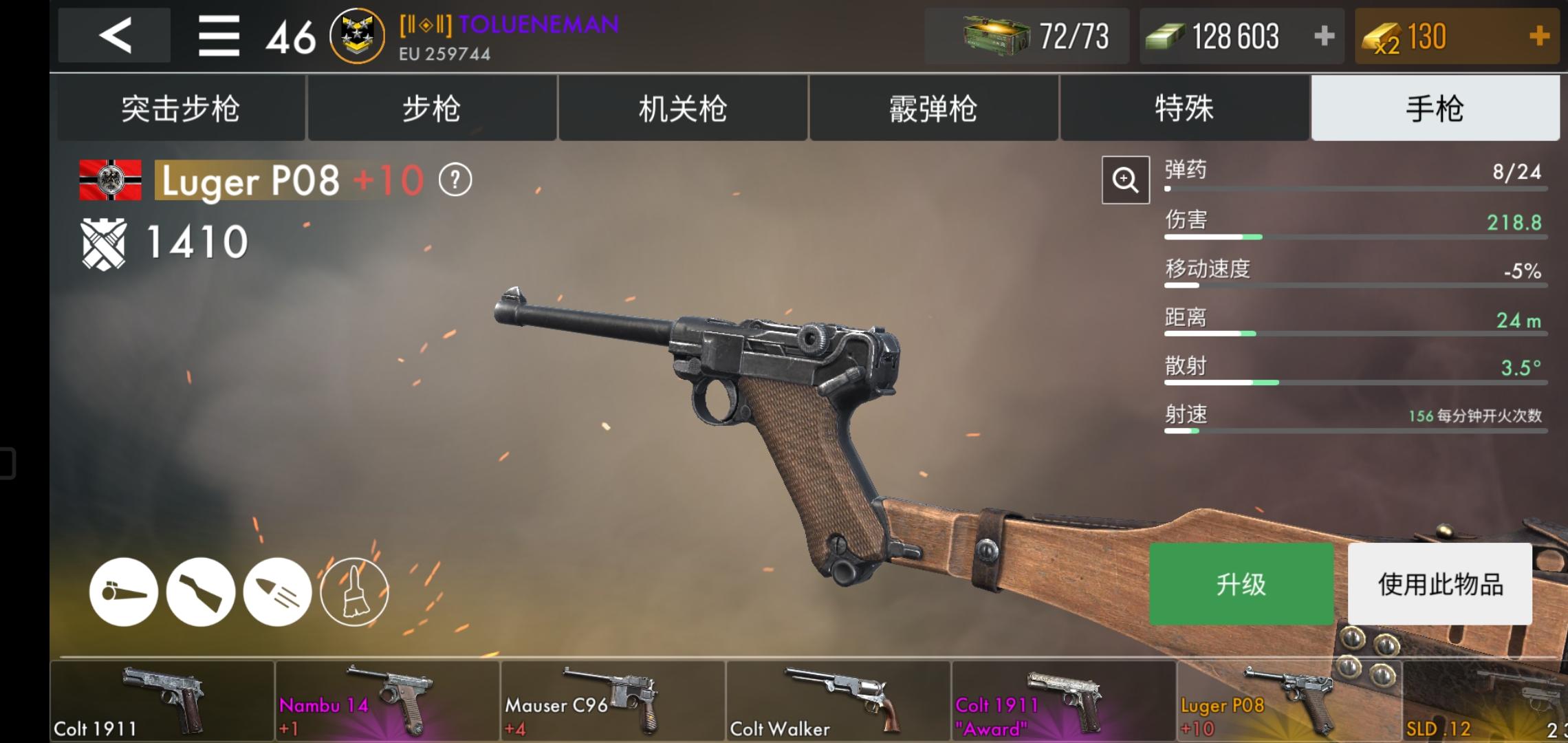The image size is (1568, 743).
Task: Switch to the 步枪 tab
Action: [x=431, y=109]
